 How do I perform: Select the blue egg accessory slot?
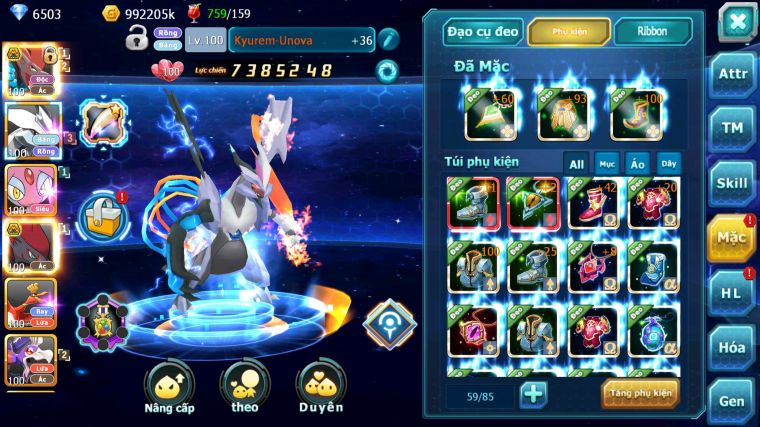653,329
